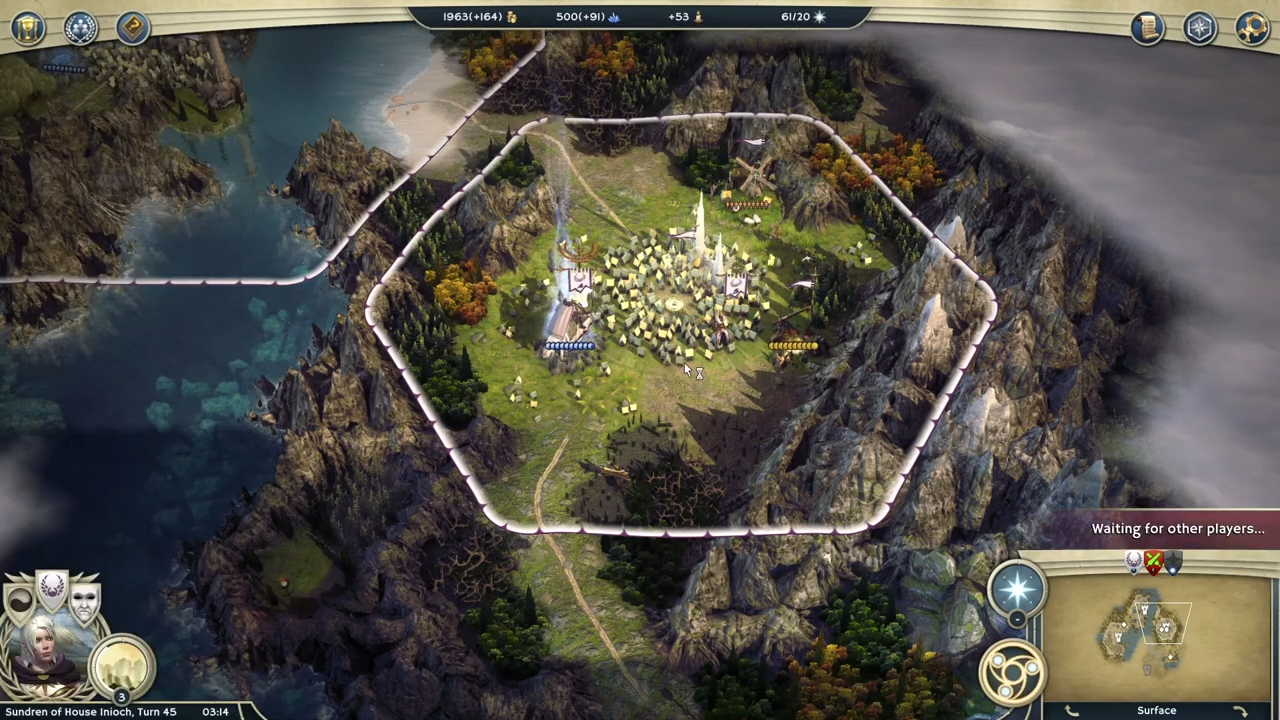
Task: Toggle the red crossed-swords player shield
Action: (x=1152, y=562)
